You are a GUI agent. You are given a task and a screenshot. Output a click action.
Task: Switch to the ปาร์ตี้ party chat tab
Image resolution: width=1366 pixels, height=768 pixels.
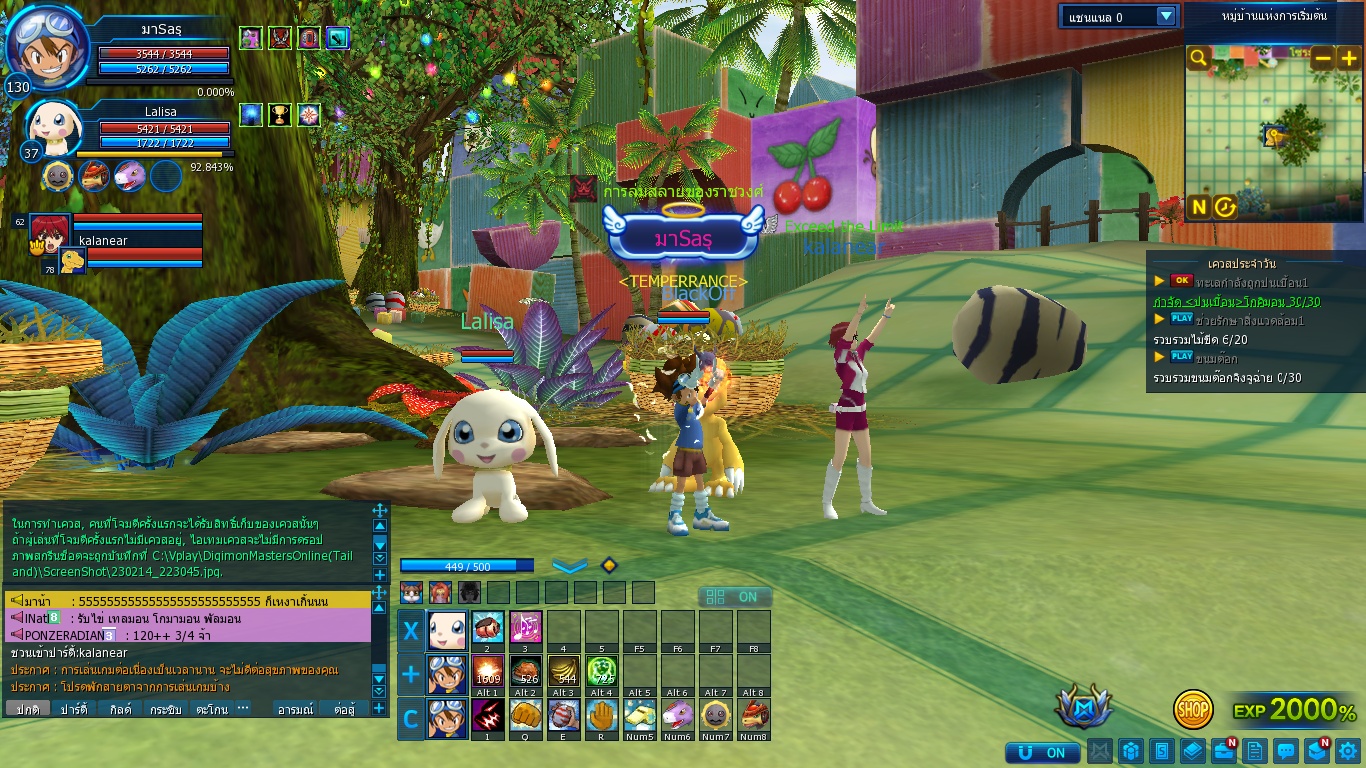(x=74, y=709)
